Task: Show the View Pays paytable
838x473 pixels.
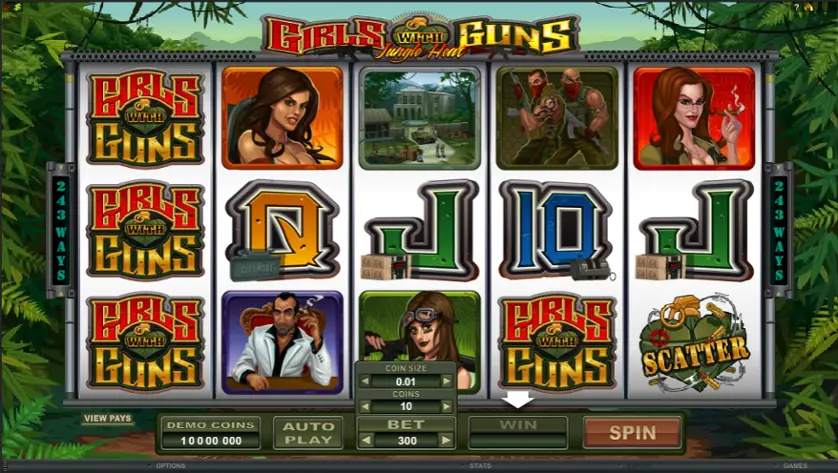Action: [108, 418]
